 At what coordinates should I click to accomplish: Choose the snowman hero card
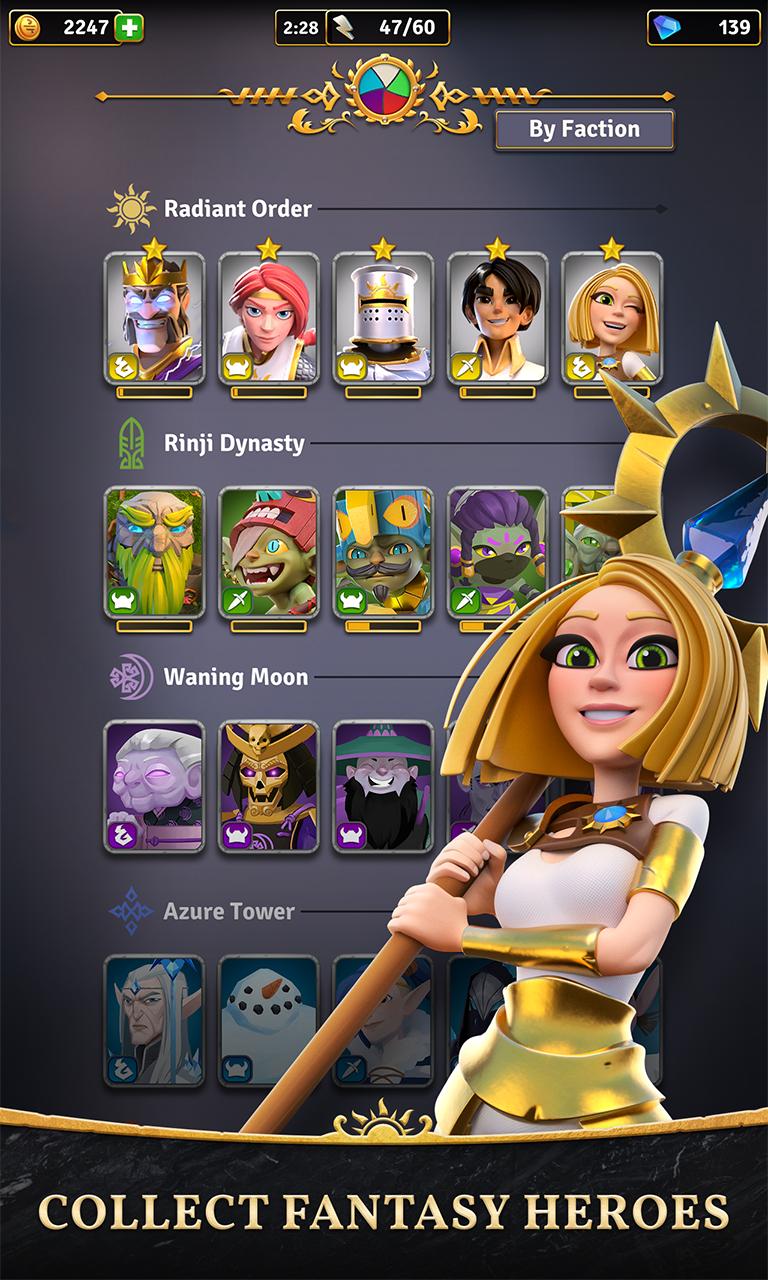pos(268,1020)
